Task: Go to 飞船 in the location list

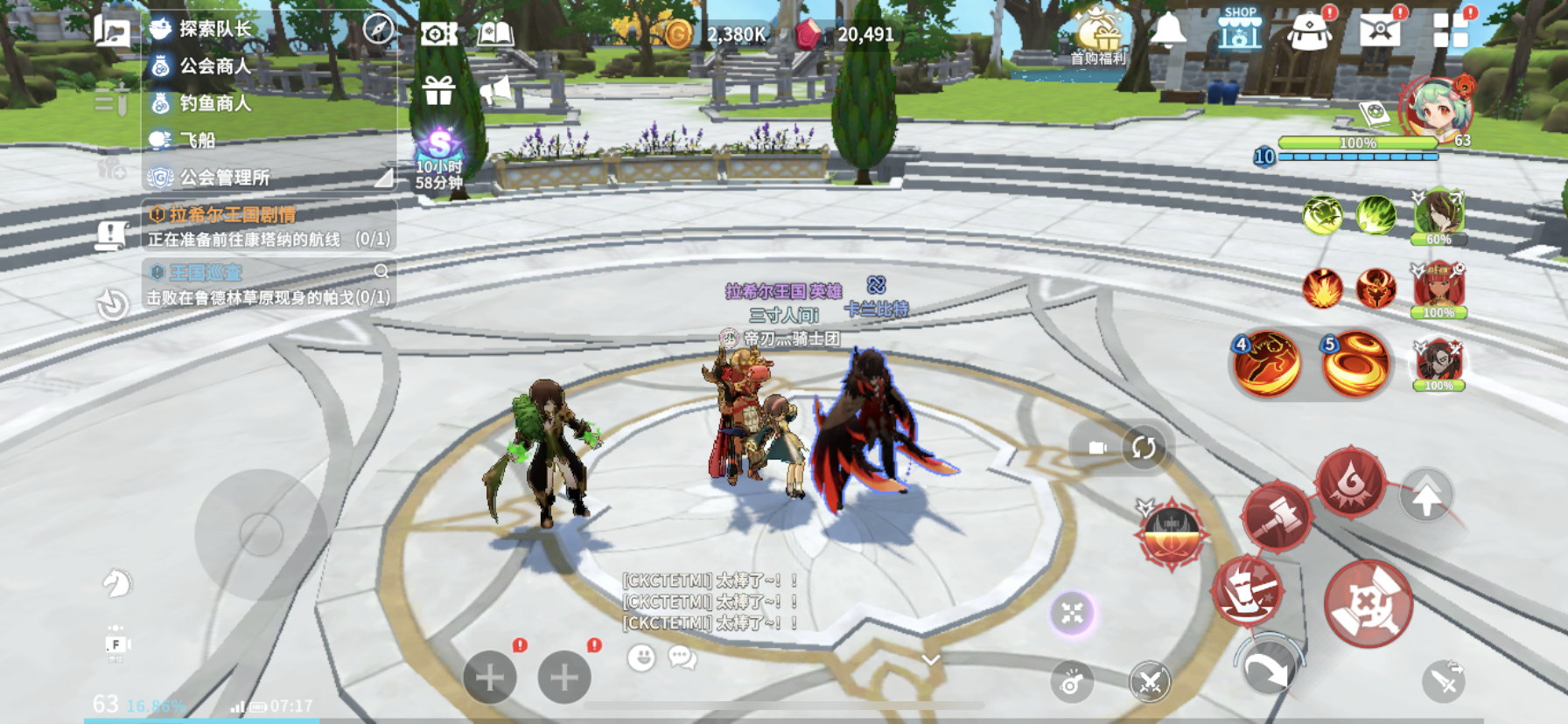Action: pyautogui.click(x=197, y=140)
